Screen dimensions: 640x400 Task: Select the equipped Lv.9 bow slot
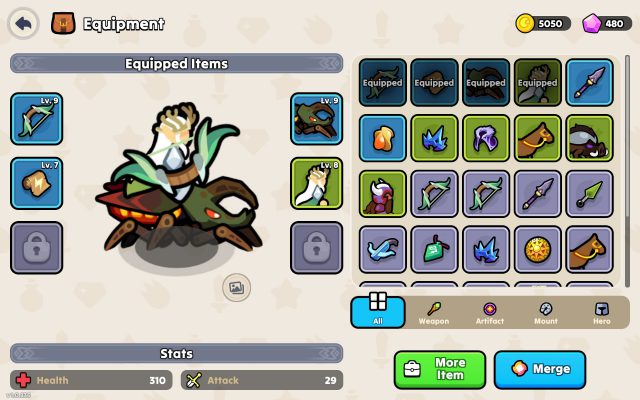tap(37, 118)
